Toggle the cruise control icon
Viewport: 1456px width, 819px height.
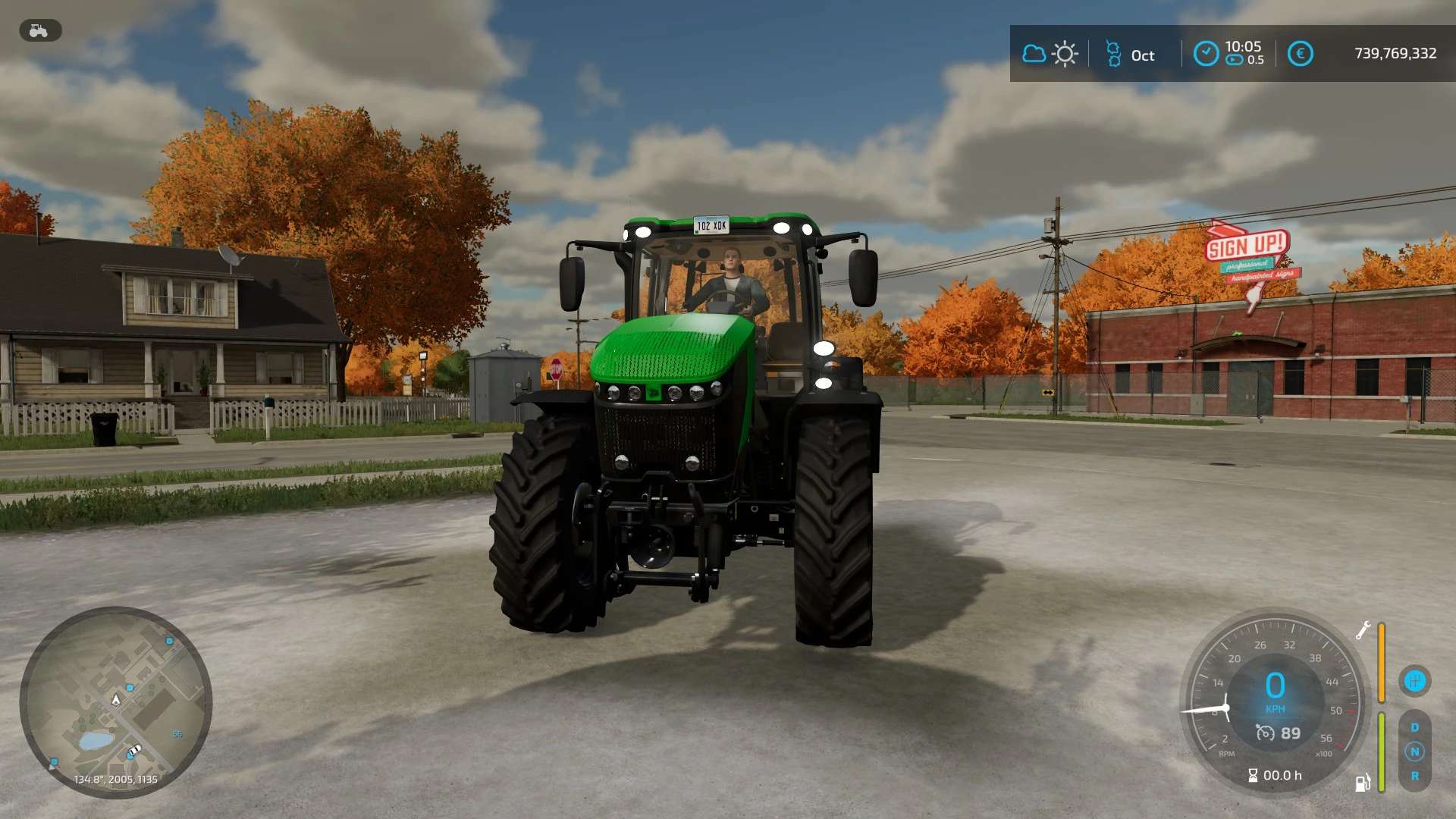[1265, 733]
